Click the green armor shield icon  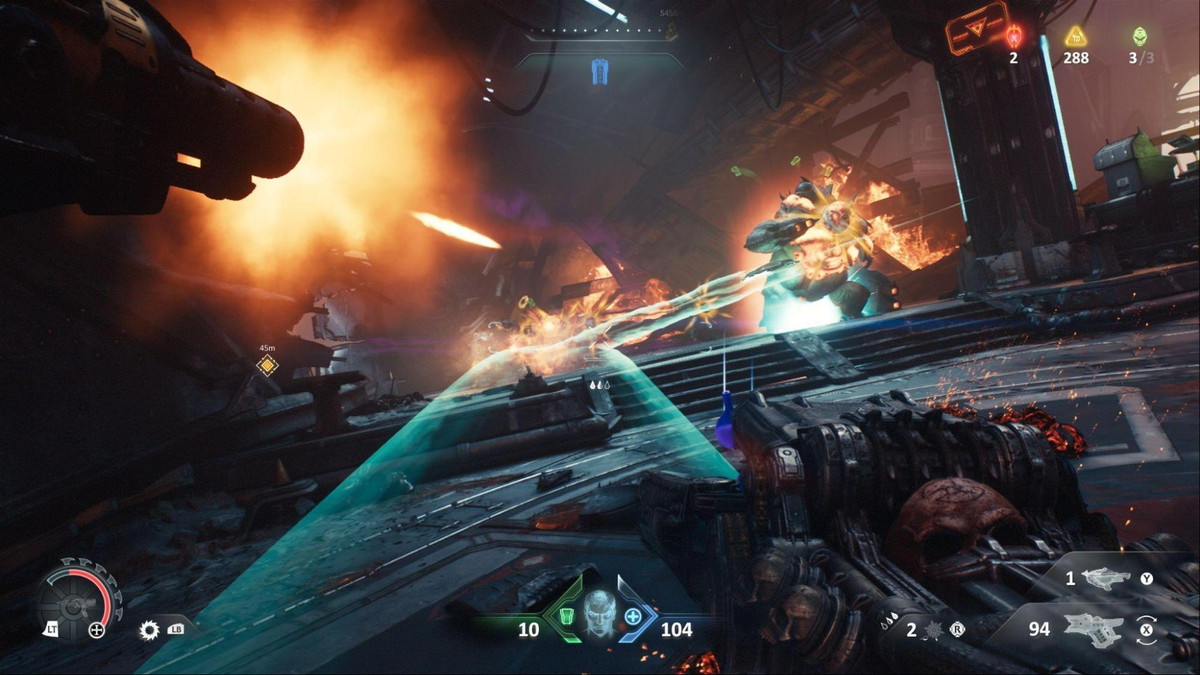(x=566, y=616)
